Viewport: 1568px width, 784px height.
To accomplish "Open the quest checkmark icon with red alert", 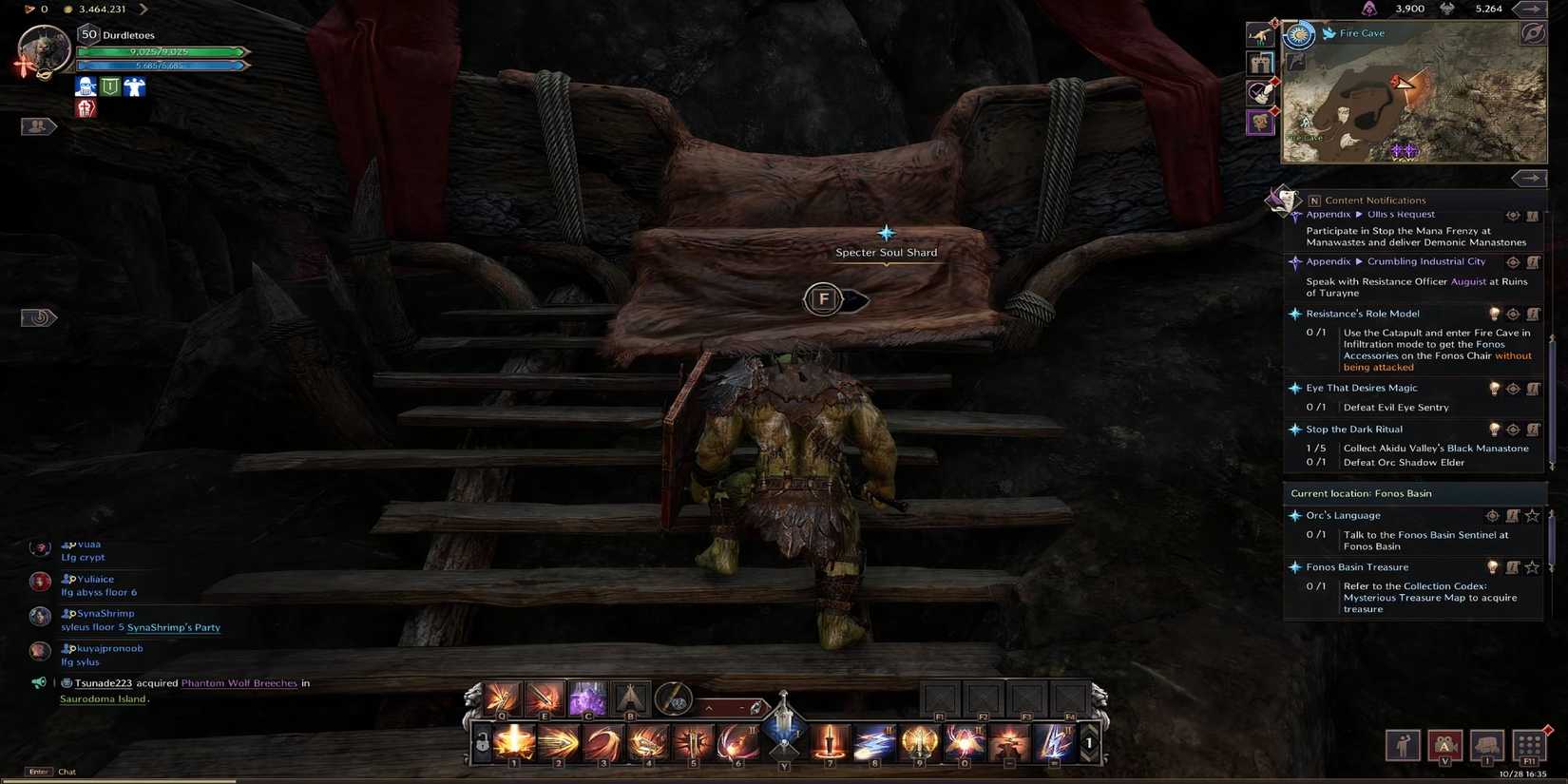I will pos(1260,93).
